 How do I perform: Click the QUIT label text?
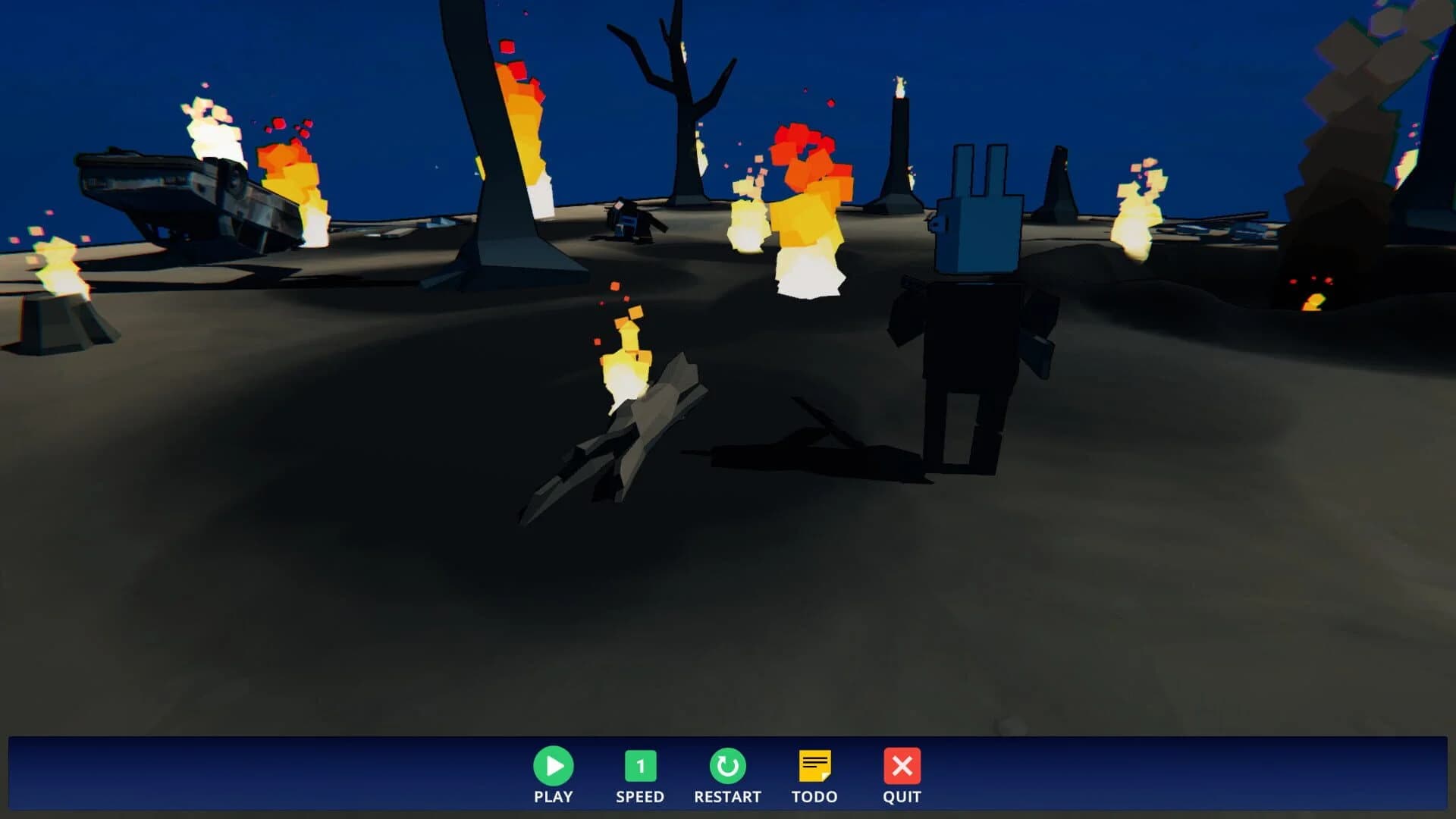(901, 797)
